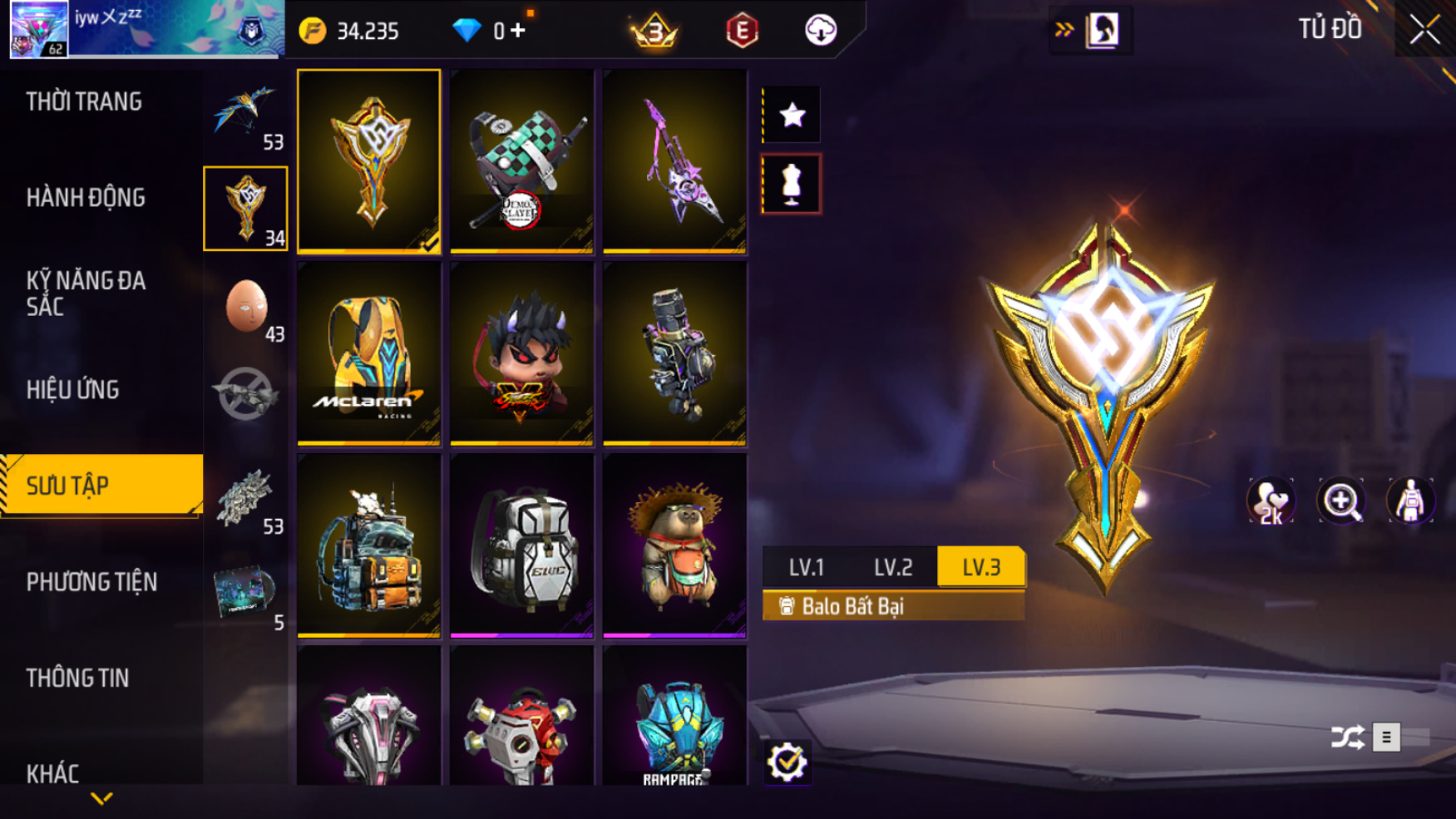Select the McLaren backpack
Screen dimensions: 1456x819
click(x=368, y=353)
